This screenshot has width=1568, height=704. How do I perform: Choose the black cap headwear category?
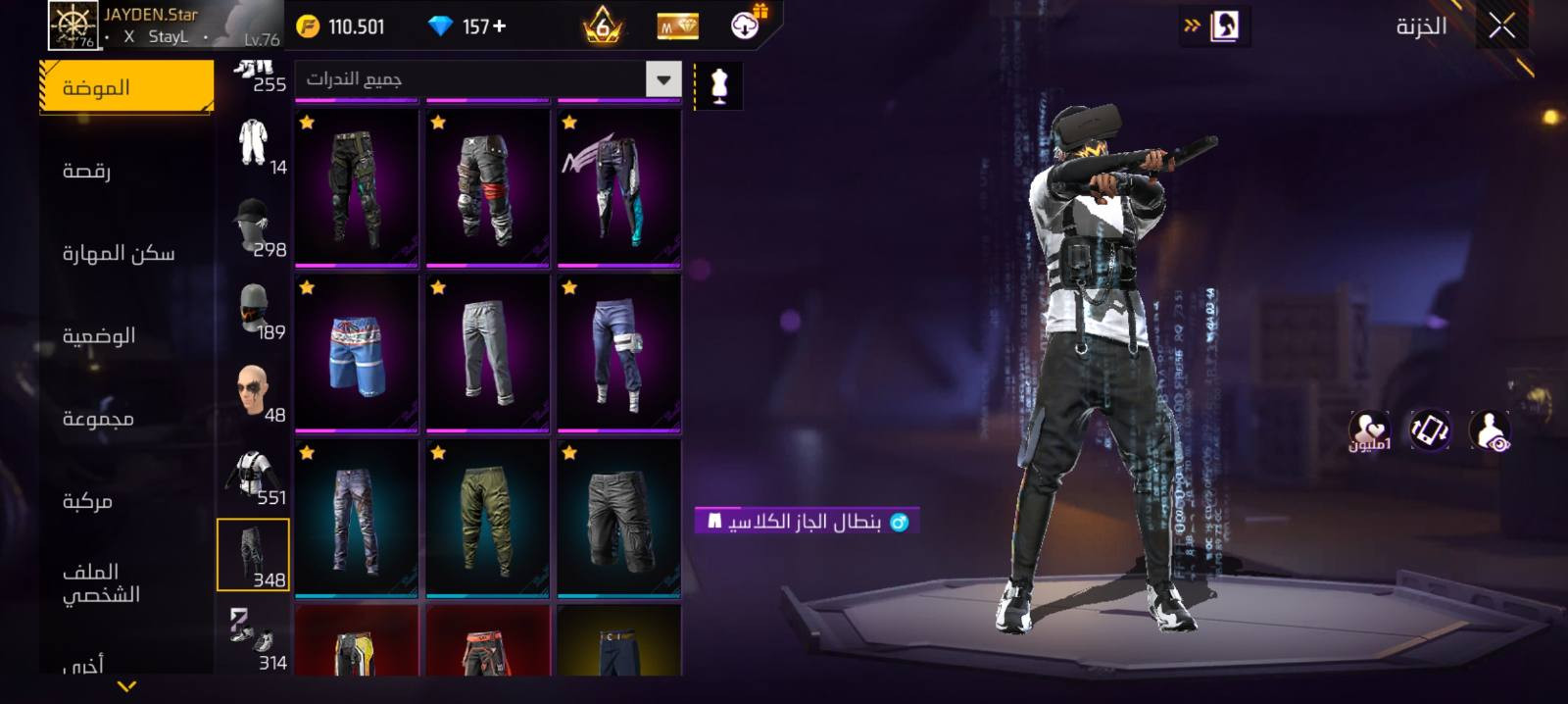pyautogui.click(x=253, y=226)
